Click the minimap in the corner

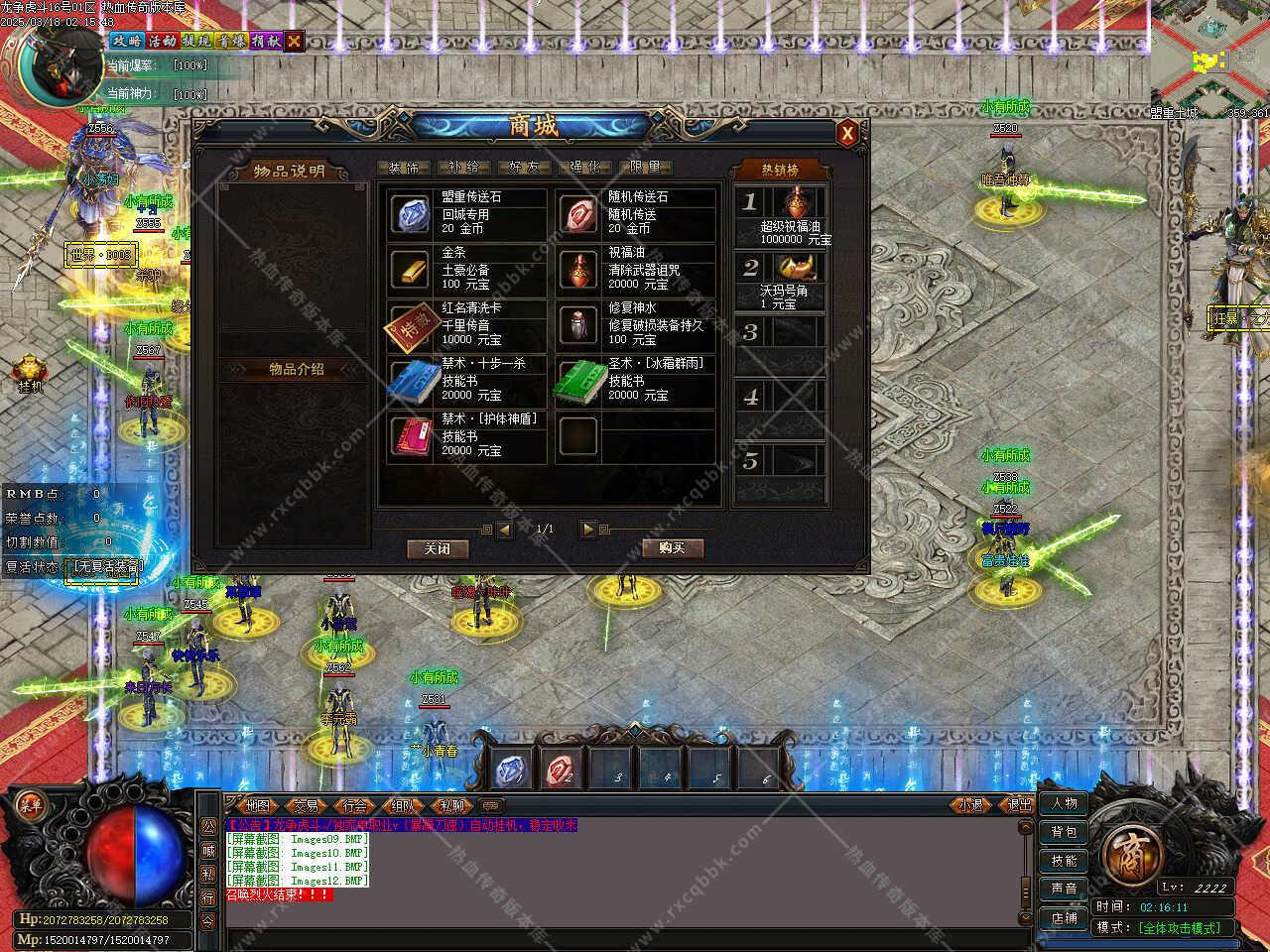[x=1210, y=58]
